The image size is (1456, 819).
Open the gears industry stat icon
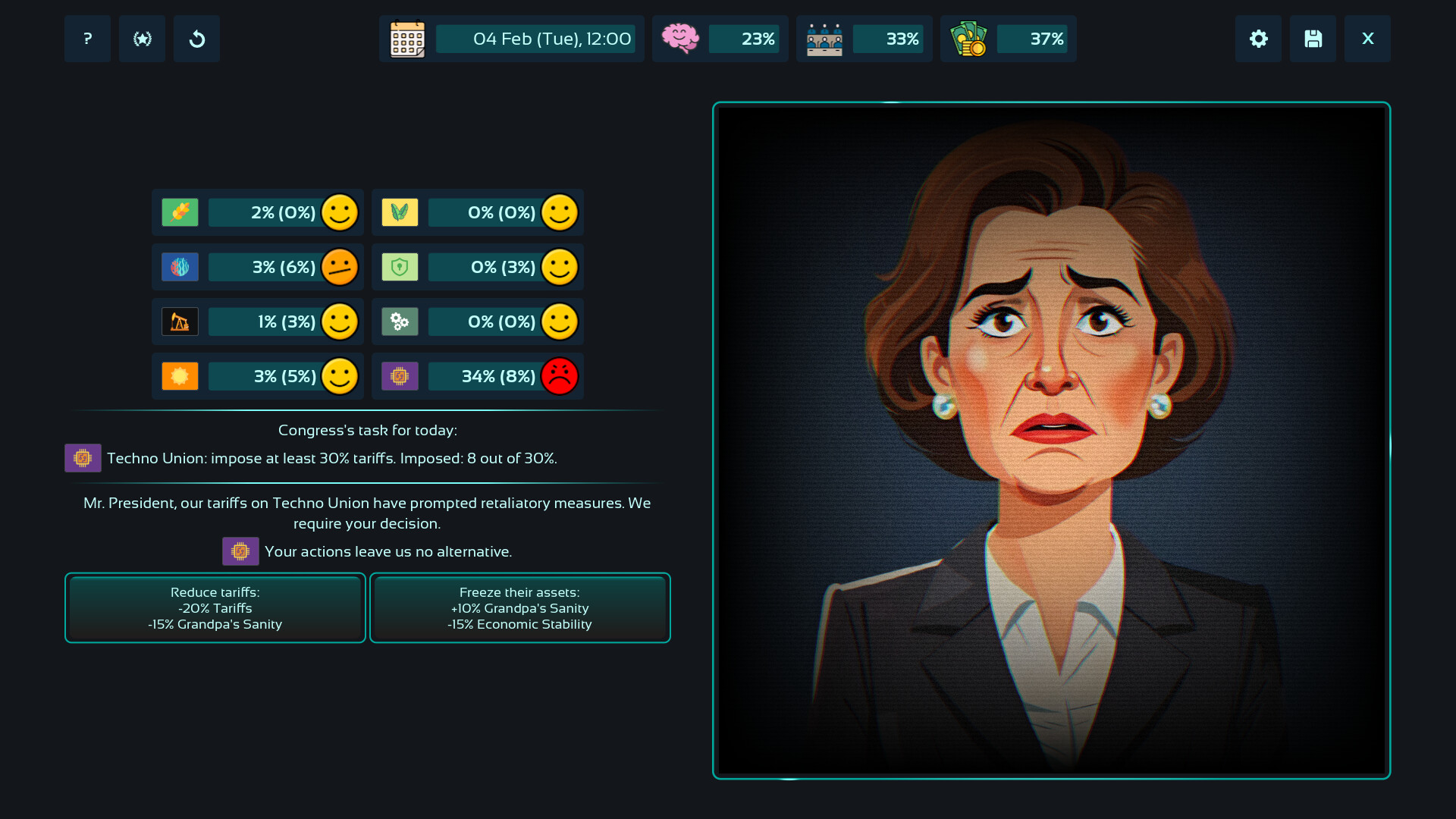coord(400,322)
